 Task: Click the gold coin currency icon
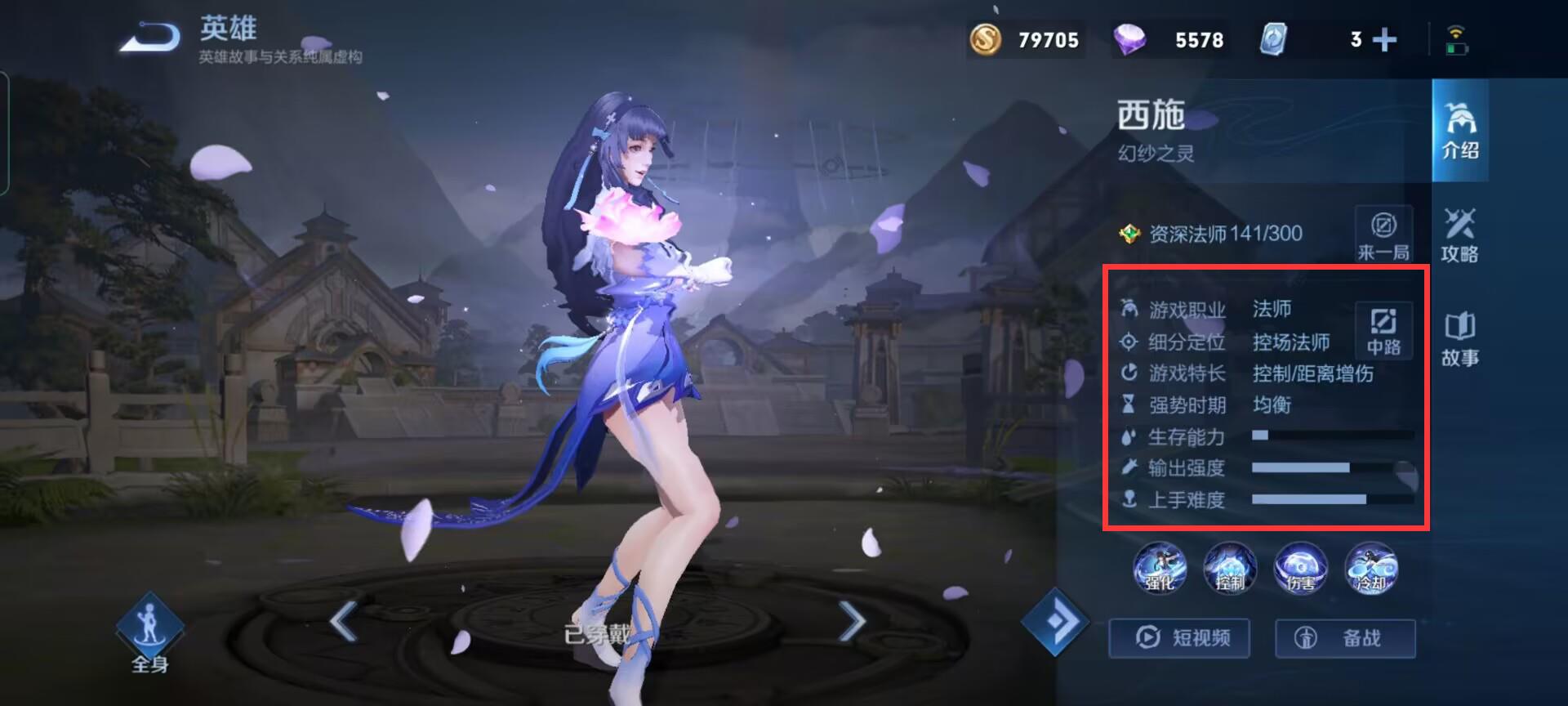click(986, 39)
